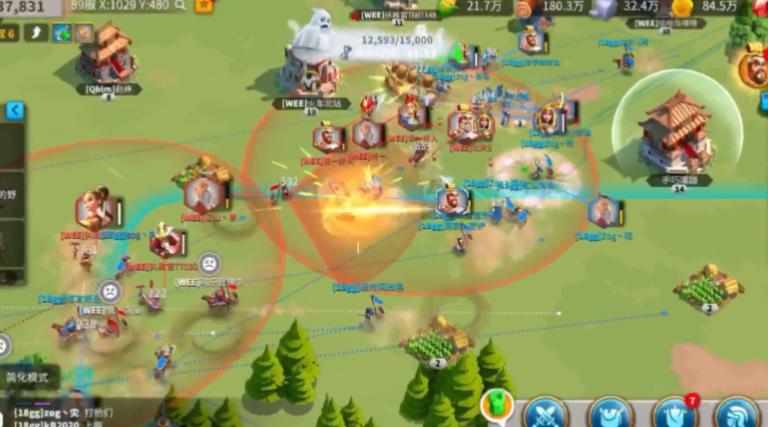This screenshot has height=427, width=768.
Task: Open the crossed swords campaign menu
Action: 546,414
